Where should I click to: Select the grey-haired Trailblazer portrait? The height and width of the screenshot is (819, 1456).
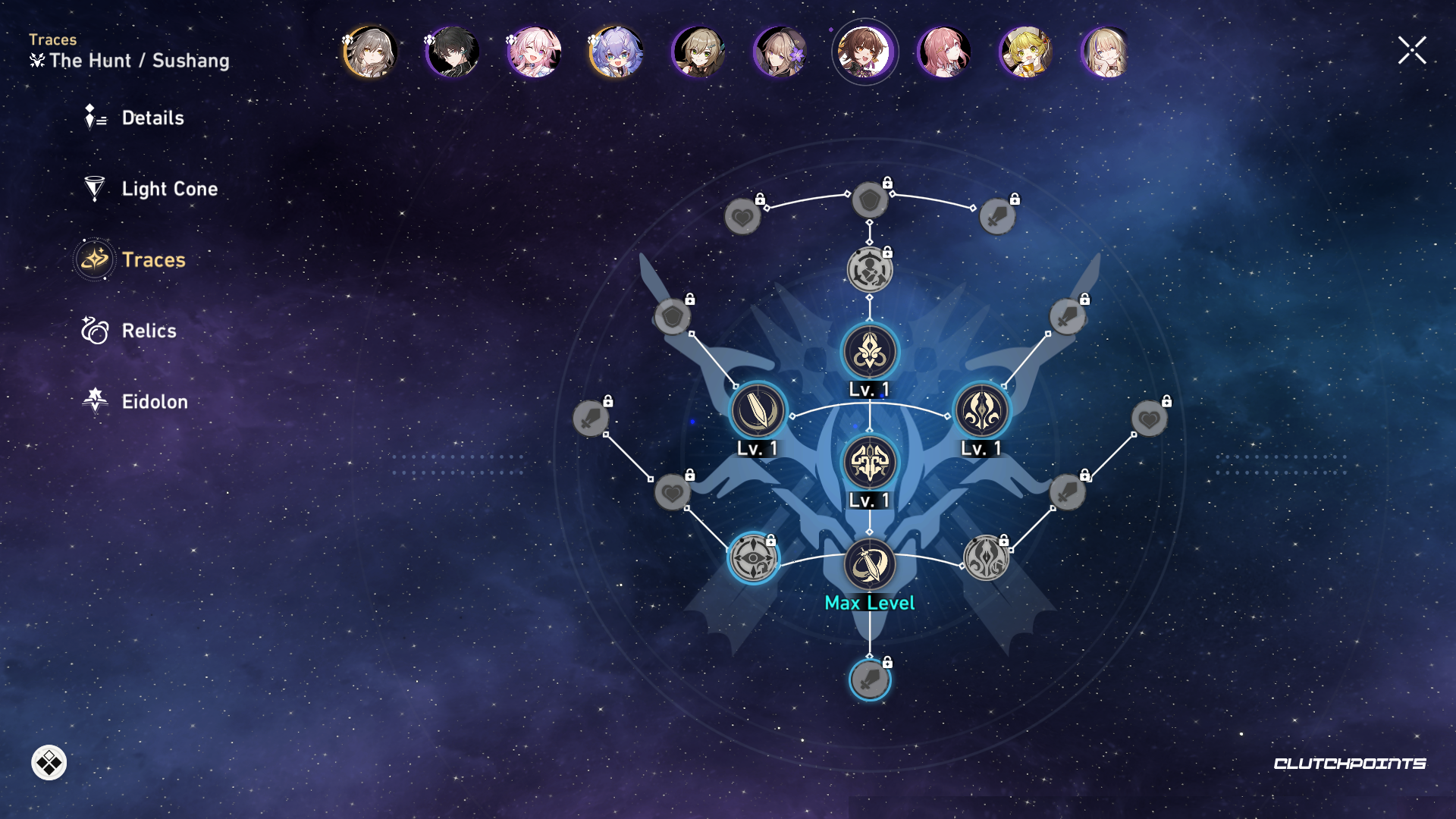(x=370, y=52)
